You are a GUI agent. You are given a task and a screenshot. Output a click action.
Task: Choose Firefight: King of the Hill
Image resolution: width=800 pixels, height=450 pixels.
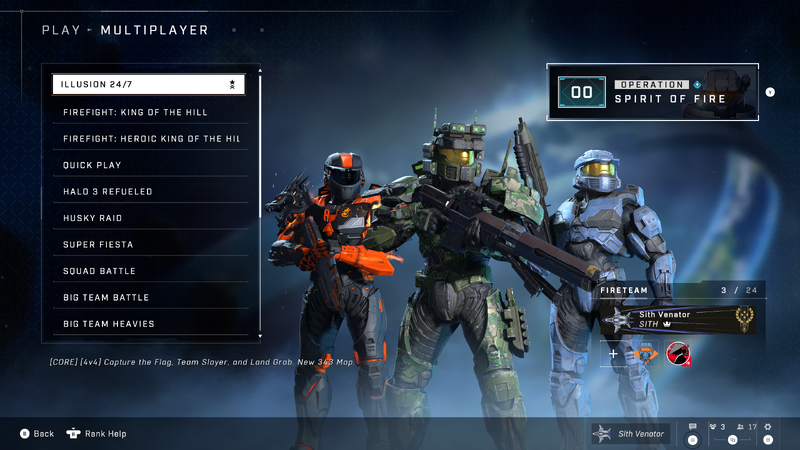coord(148,112)
